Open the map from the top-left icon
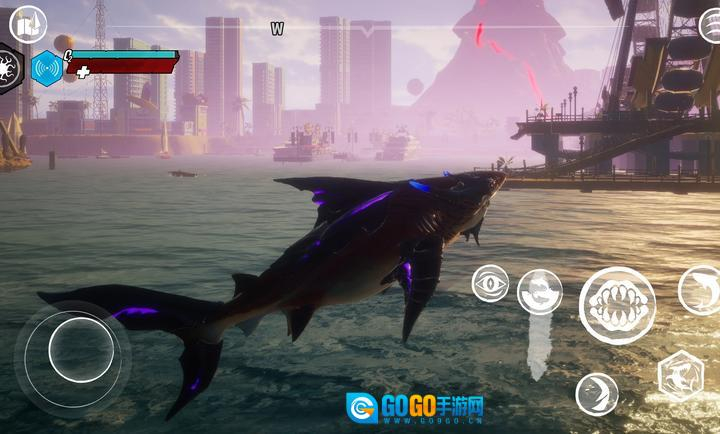This screenshot has height=434, width=720. click(27, 23)
